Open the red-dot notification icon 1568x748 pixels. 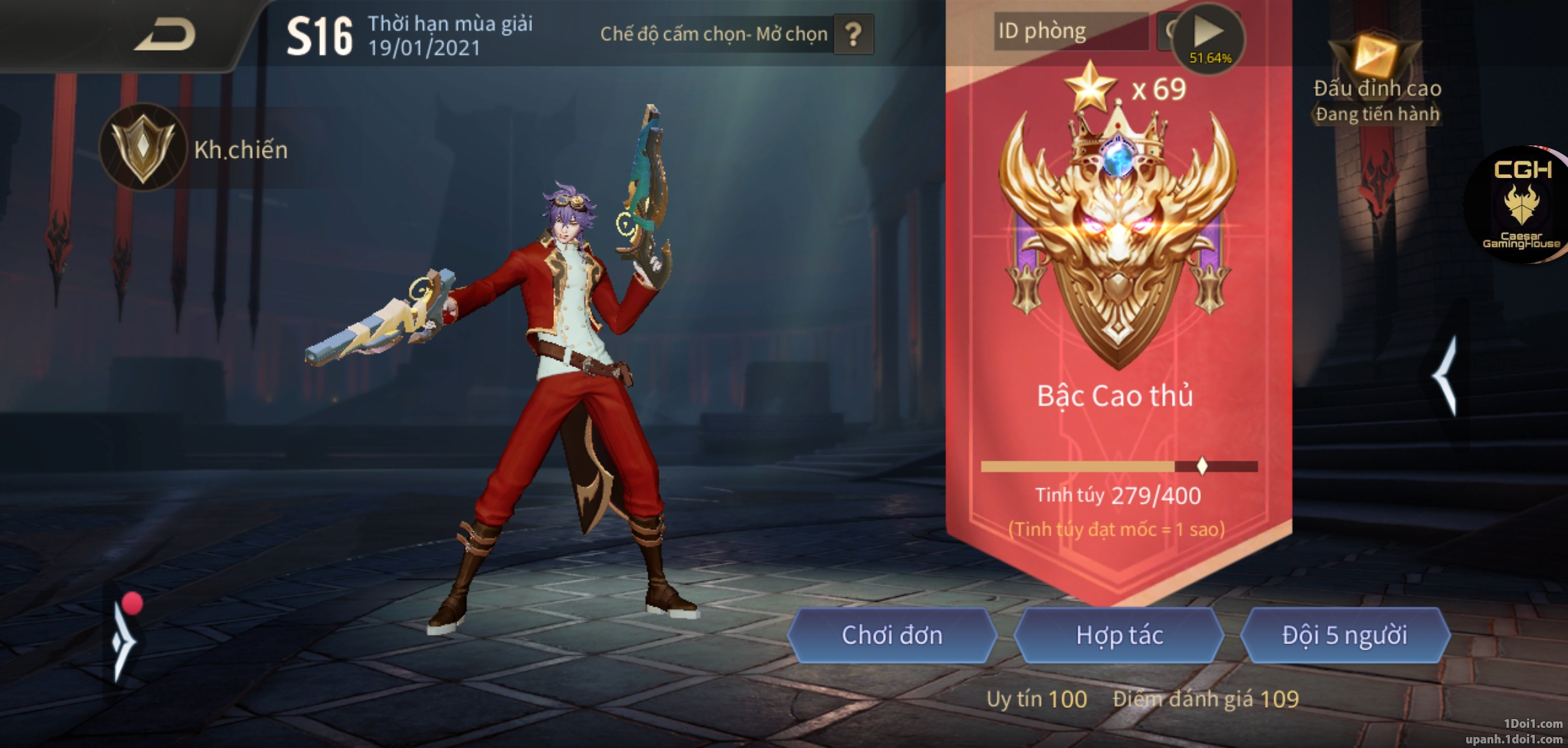(x=125, y=638)
